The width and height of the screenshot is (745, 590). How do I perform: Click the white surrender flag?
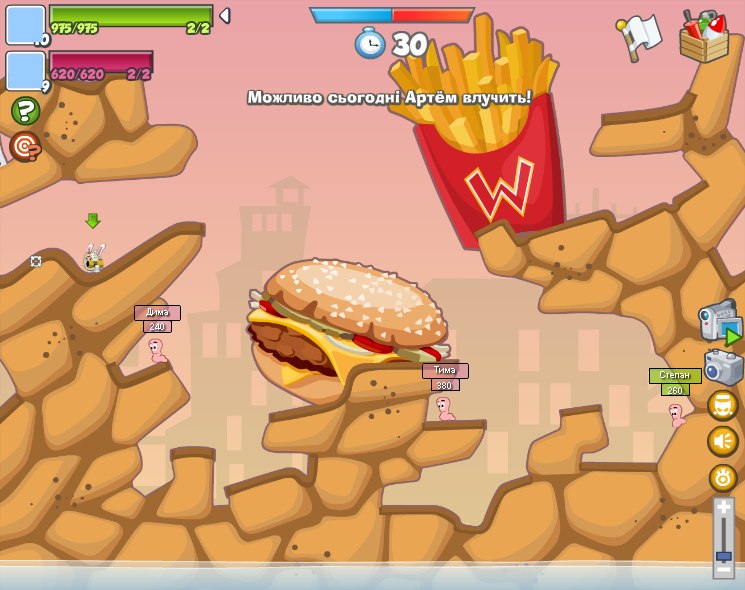(639, 37)
